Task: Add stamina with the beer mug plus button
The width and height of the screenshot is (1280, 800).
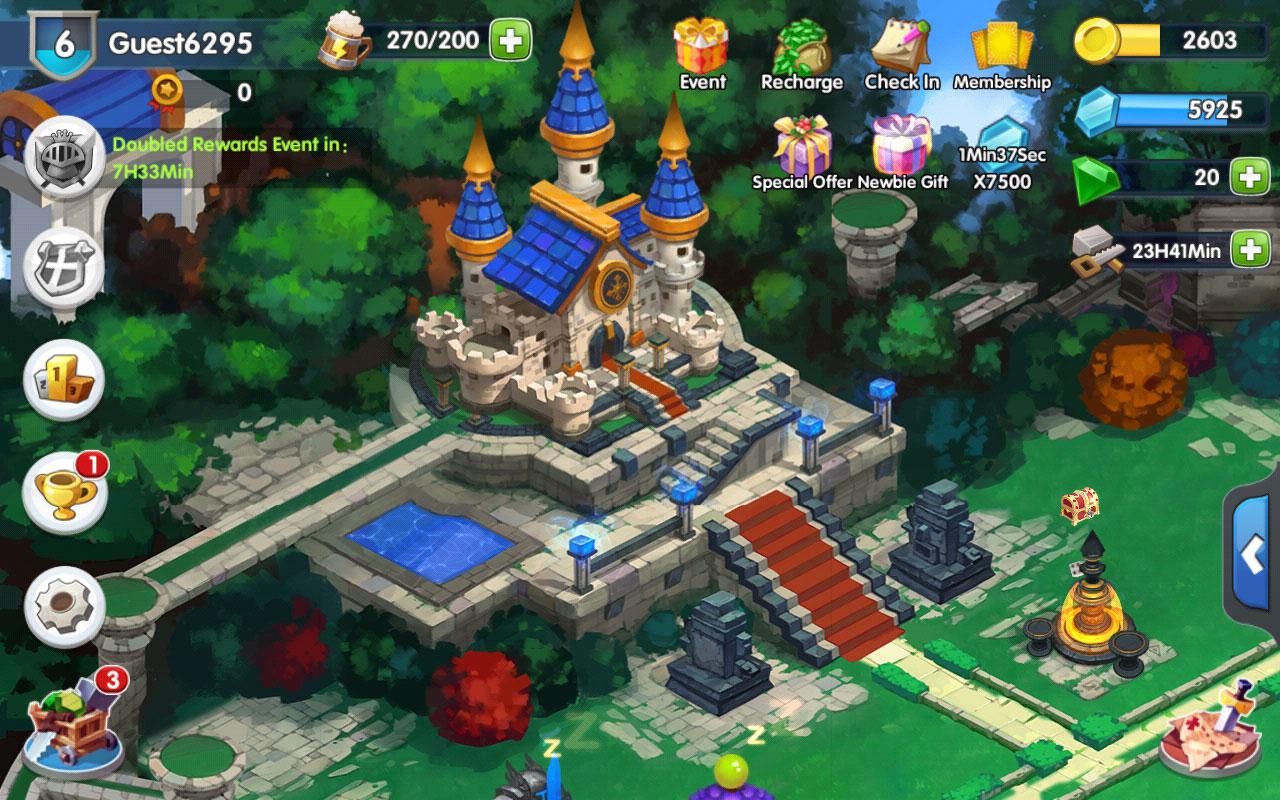Action: 510,41
